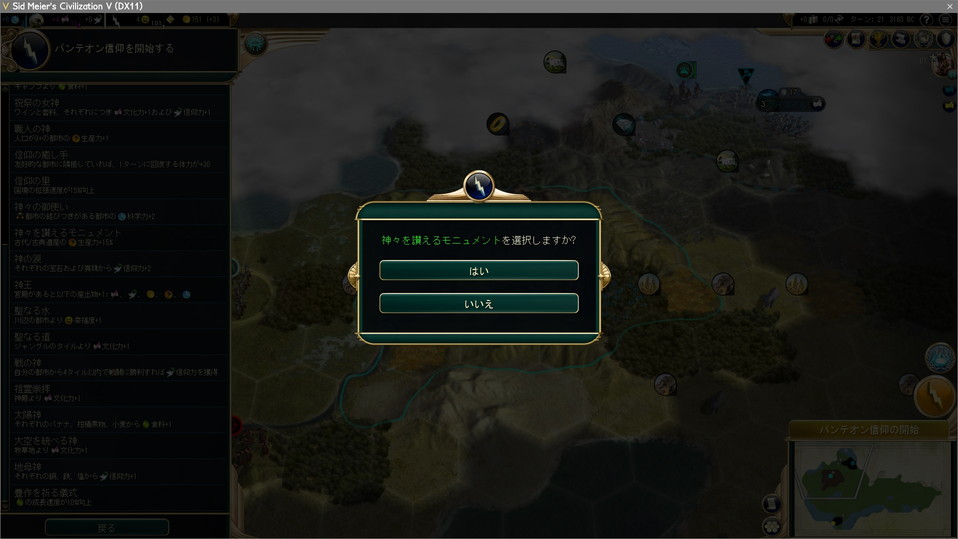This screenshot has height=539, width=958.
Task: Pick the 太陽神 pantheon belief
Action: (117, 420)
